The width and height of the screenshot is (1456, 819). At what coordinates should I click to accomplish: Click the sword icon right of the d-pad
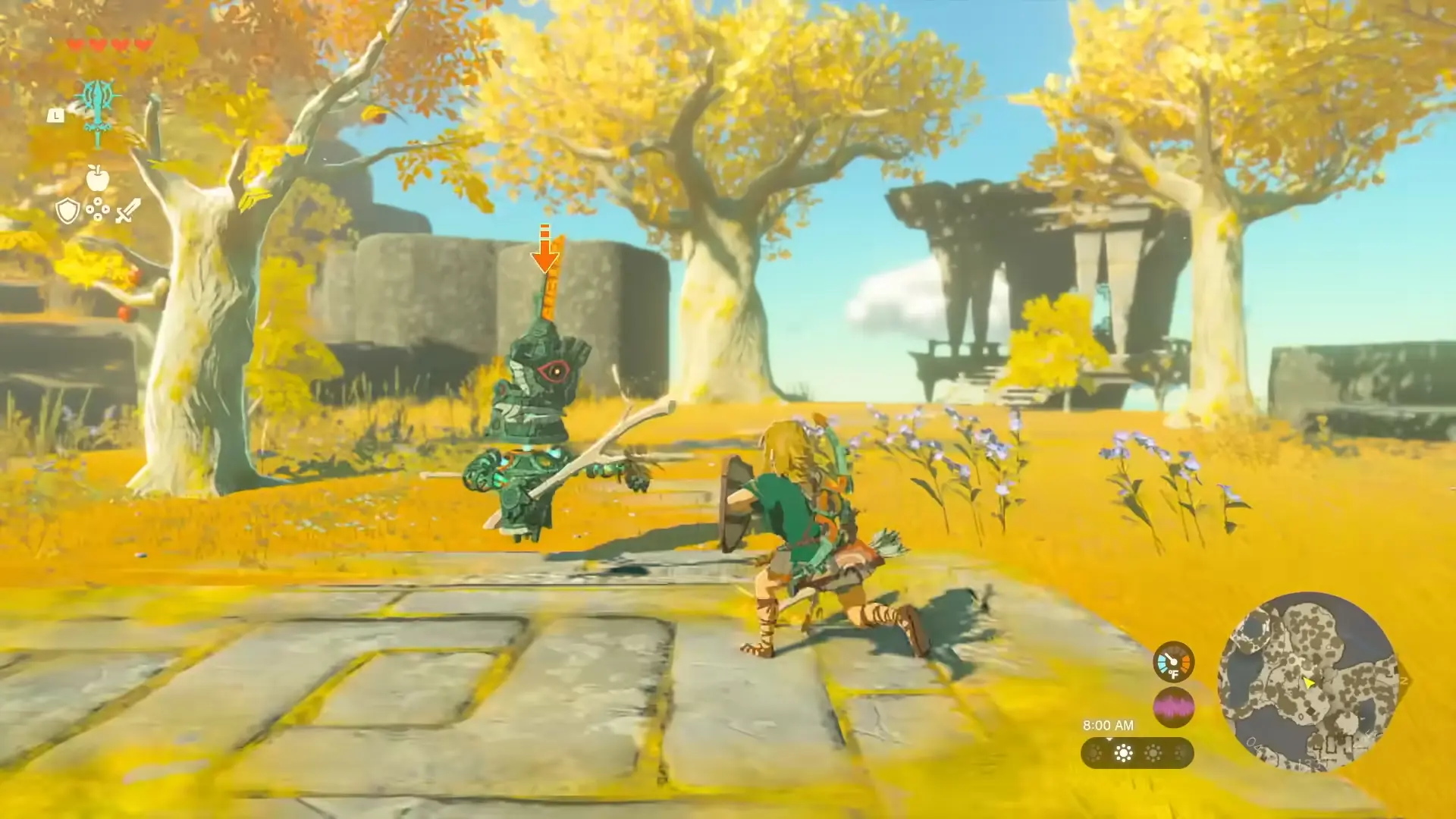pyautogui.click(x=127, y=211)
